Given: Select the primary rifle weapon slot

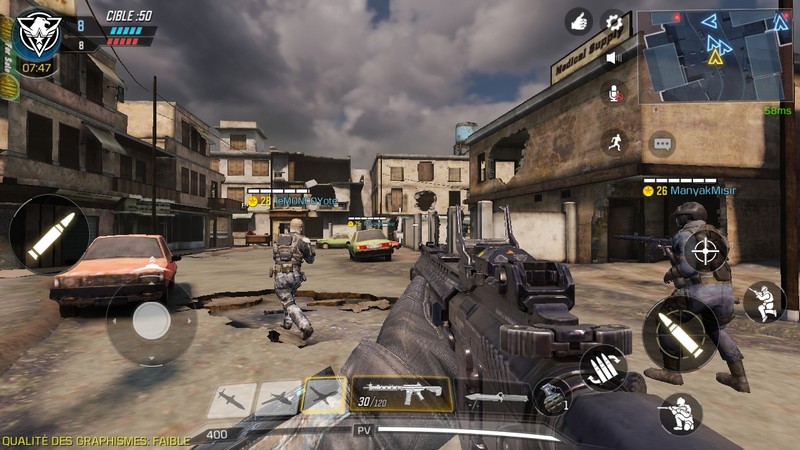Looking at the screenshot, I should [x=401, y=394].
